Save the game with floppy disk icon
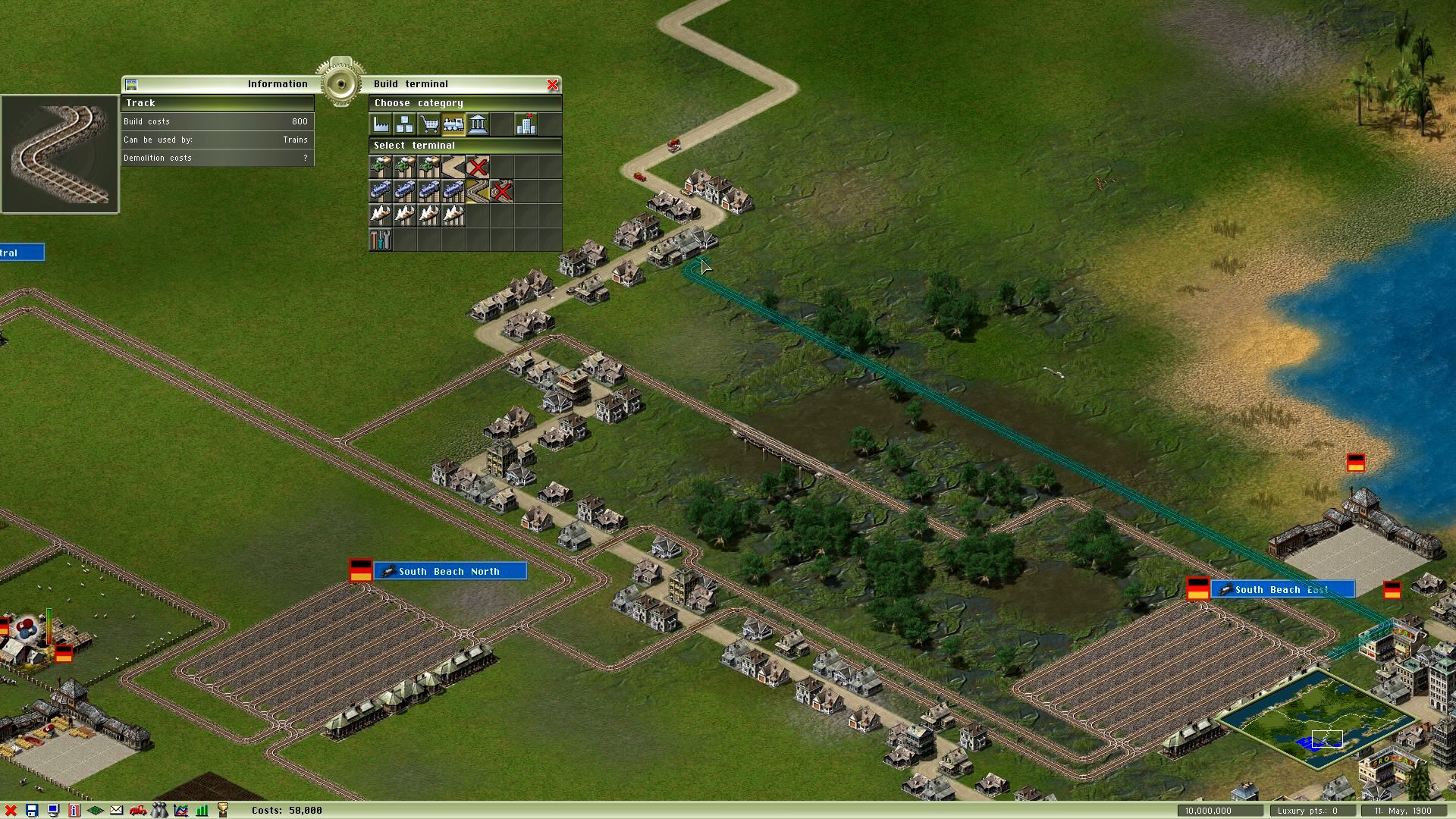1456x819 pixels. coord(32,811)
